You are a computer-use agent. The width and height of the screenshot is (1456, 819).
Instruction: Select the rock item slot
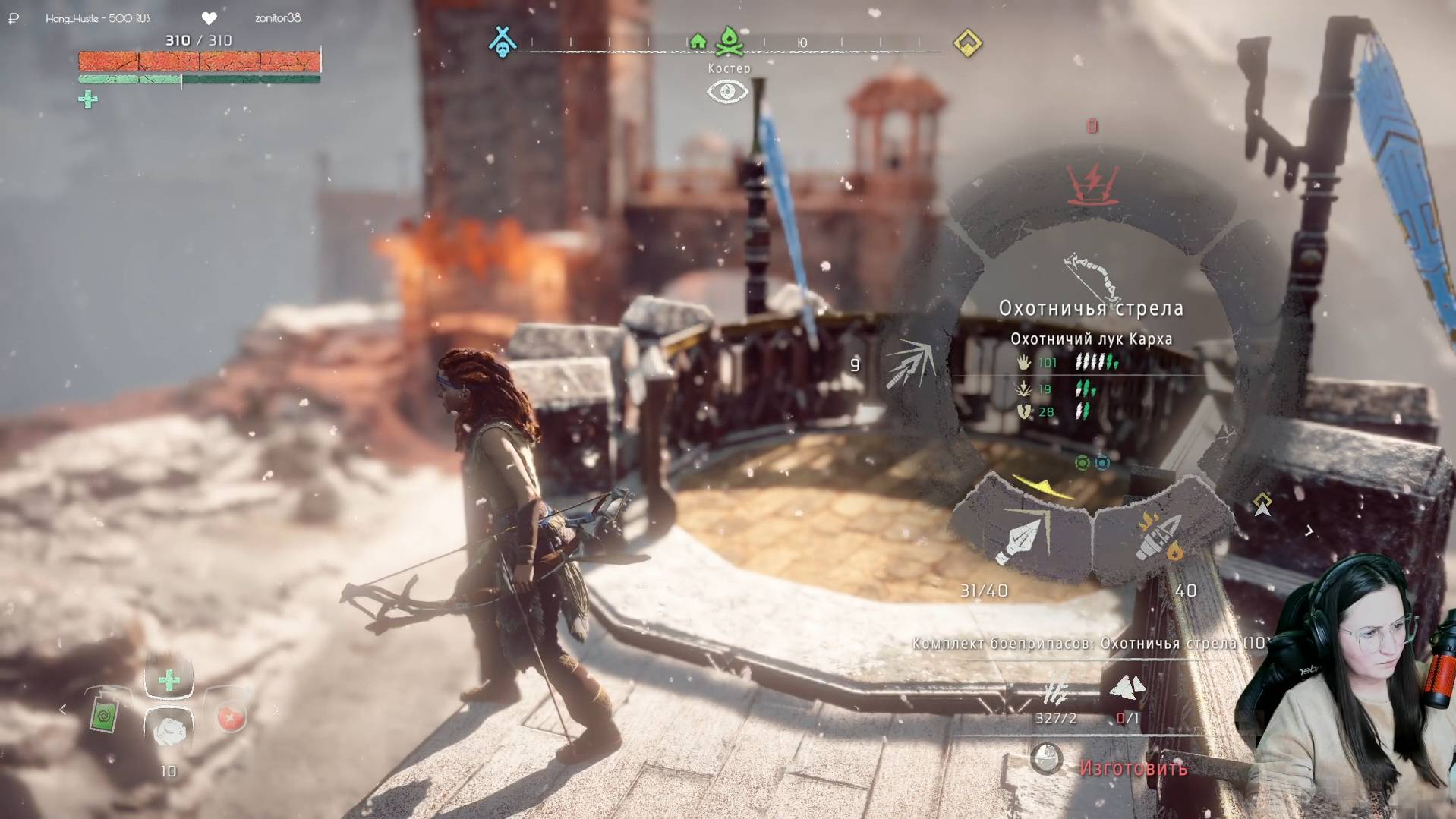169,730
